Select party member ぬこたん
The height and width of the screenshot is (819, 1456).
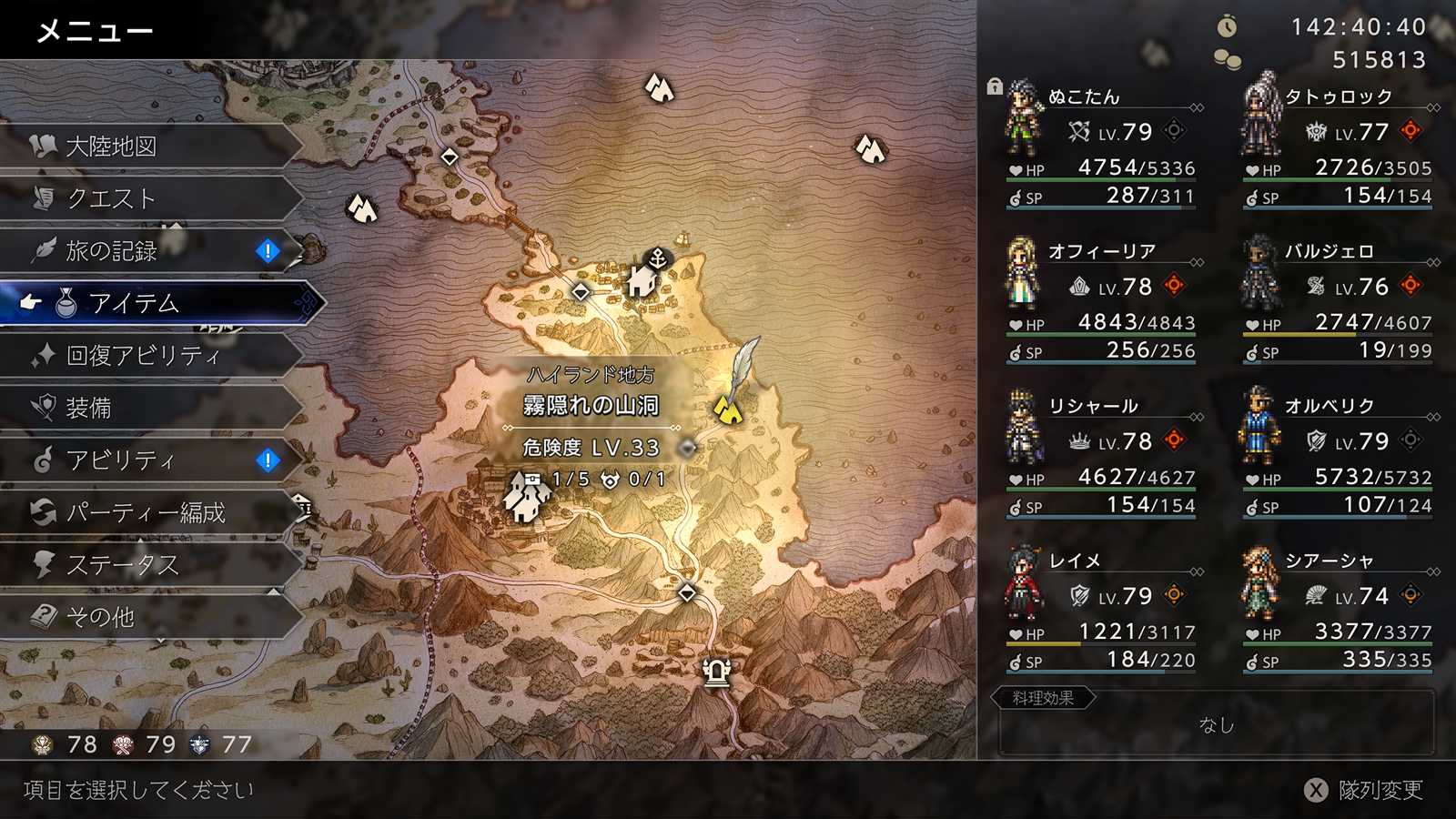click(1101, 146)
